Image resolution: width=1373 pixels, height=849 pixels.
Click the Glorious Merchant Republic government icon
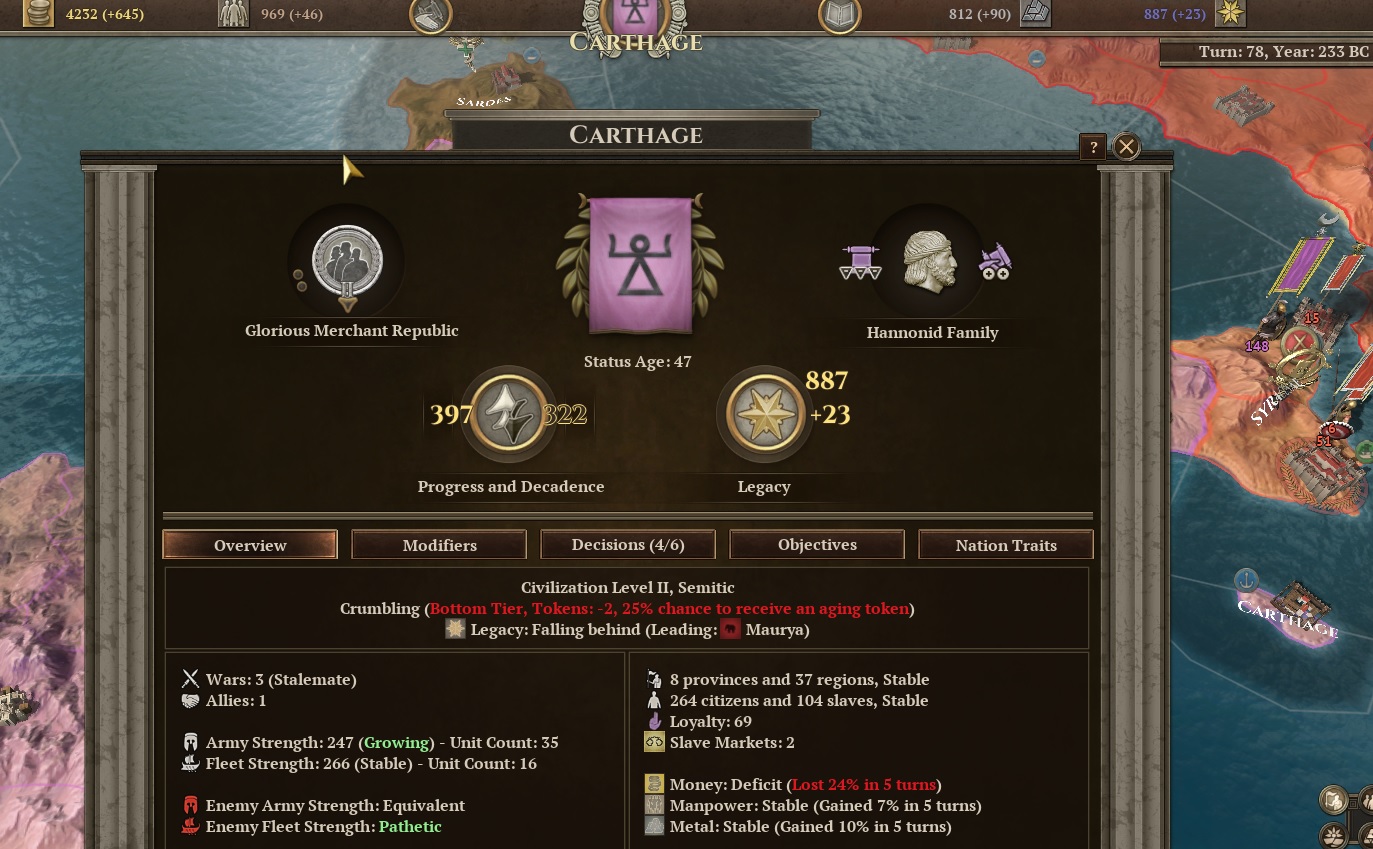coord(347,262)
